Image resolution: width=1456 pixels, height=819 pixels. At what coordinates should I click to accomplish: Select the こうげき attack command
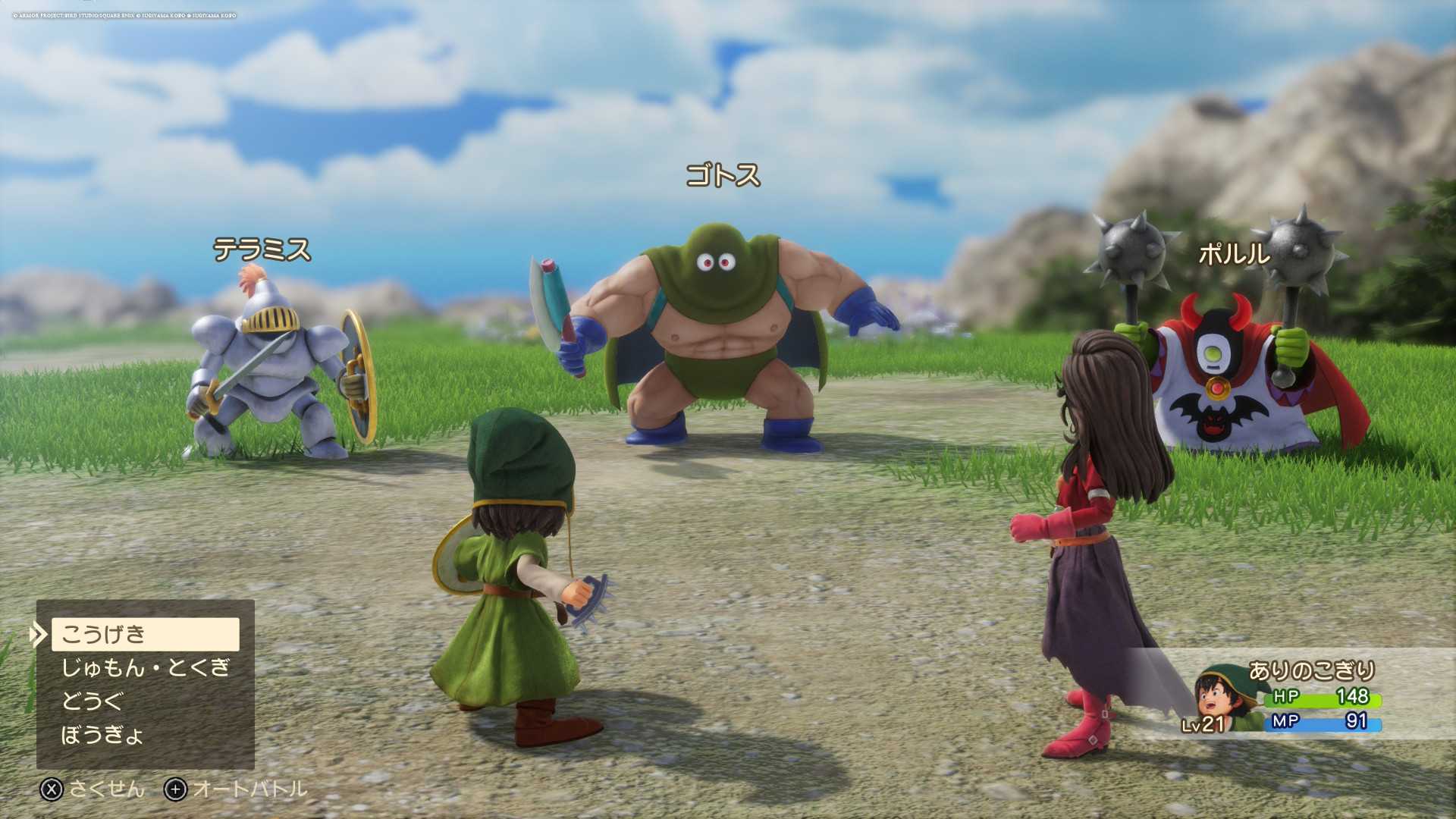click(145, 634)
